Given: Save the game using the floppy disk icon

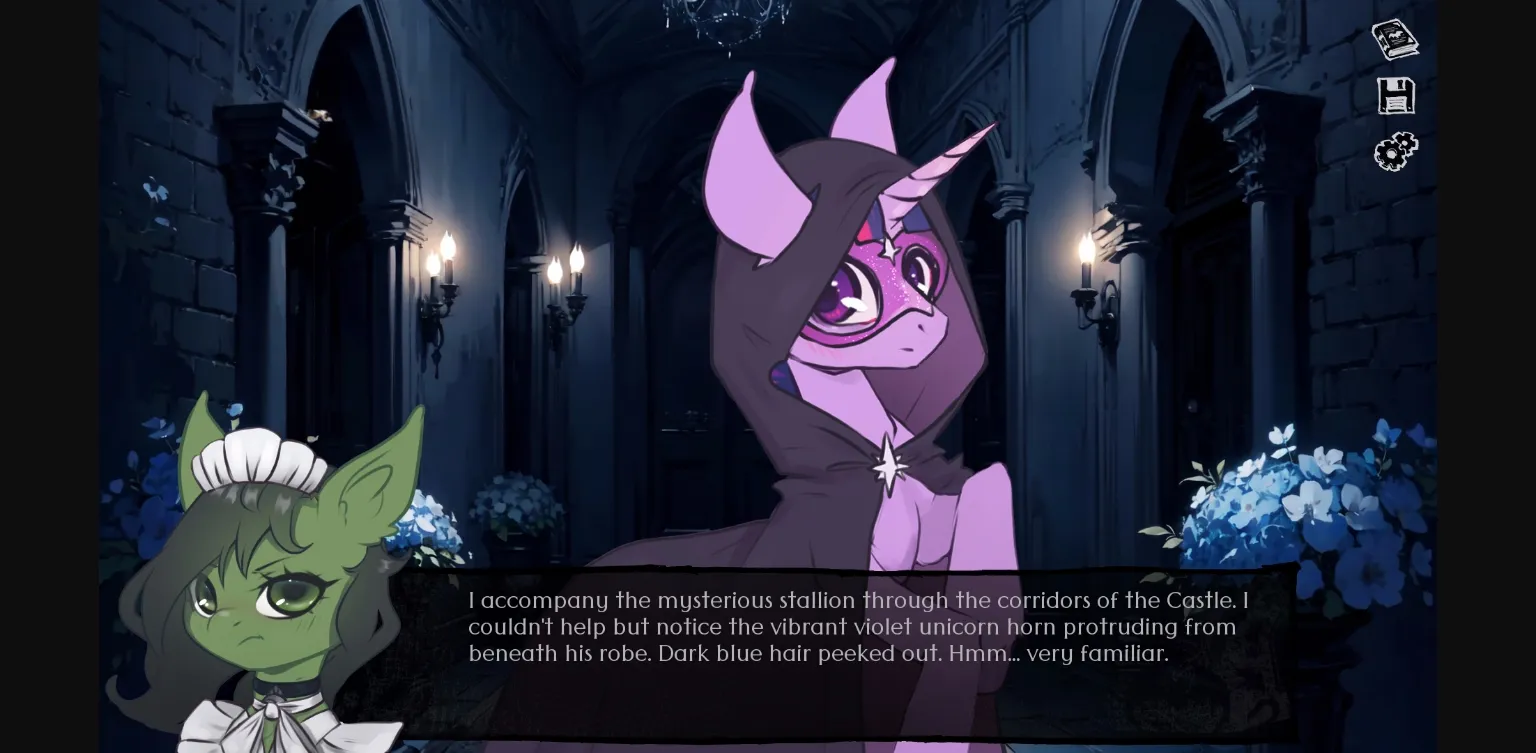Looking at the screenshot, I should pyautogui.click(x=1396, y=95).
